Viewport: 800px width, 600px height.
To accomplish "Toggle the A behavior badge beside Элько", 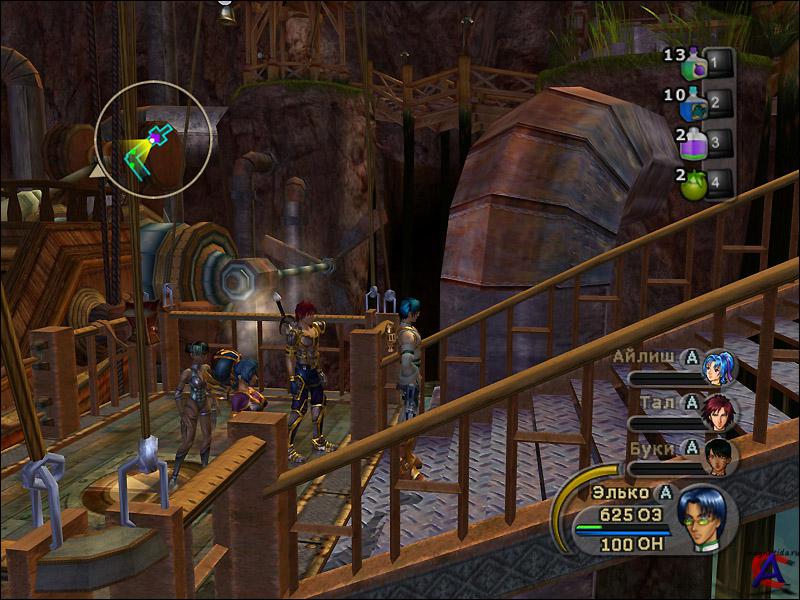I will 665,492.
